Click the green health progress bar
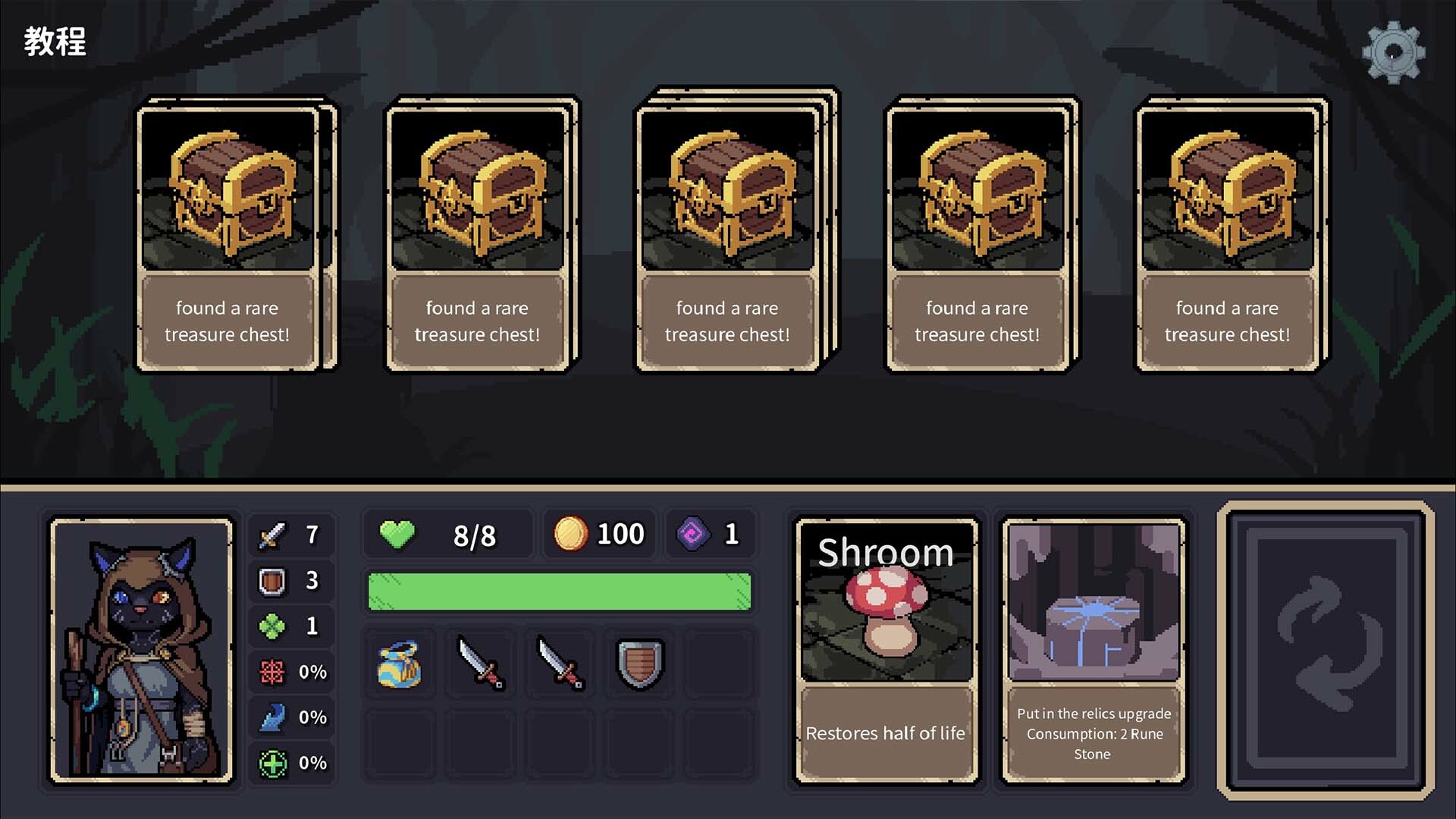 559,590
